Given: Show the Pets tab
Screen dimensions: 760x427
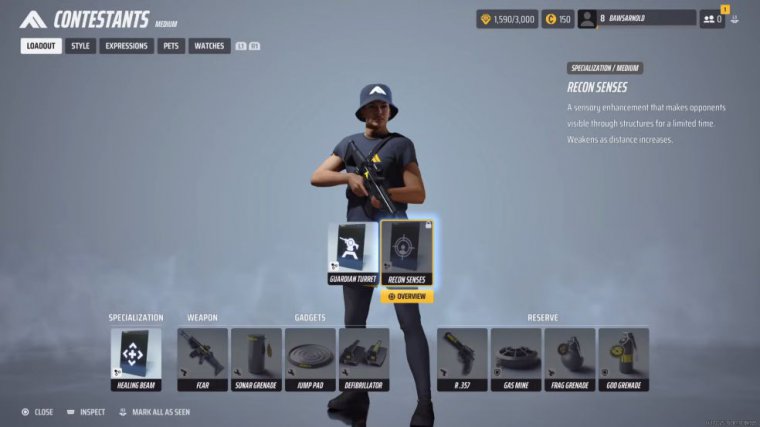Looking at the screenshot, I should click(171, 46).
